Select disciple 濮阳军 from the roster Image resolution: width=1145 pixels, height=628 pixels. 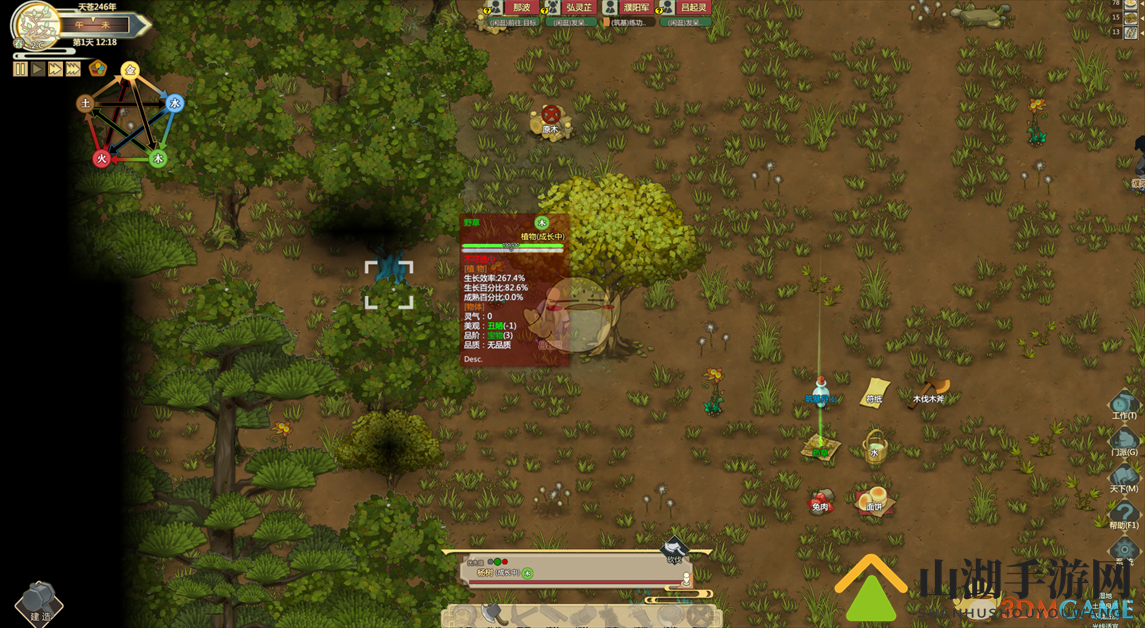point(635,8)
